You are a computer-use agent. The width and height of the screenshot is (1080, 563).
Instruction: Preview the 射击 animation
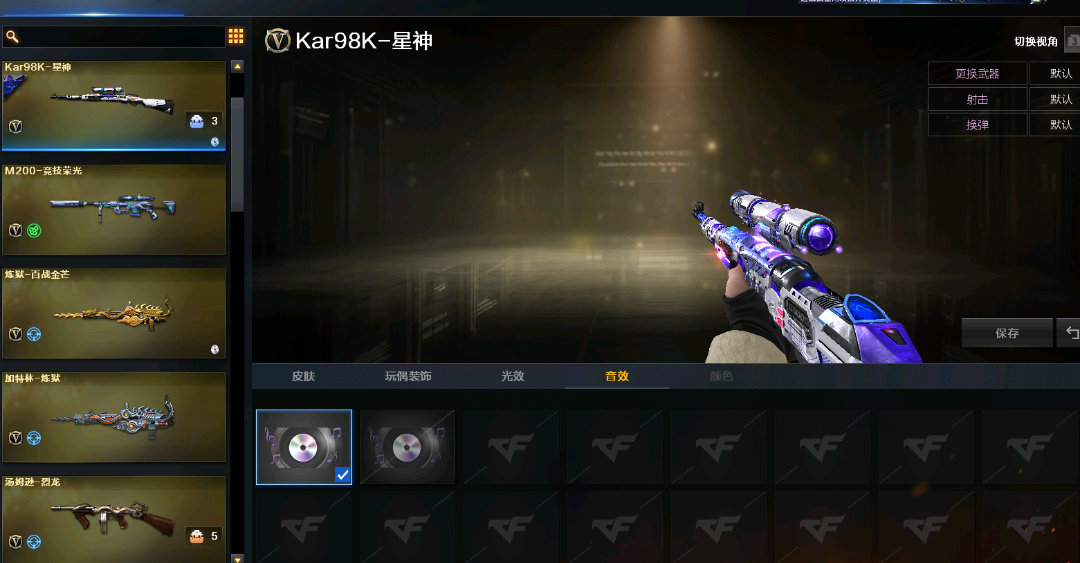pos(977,99)
